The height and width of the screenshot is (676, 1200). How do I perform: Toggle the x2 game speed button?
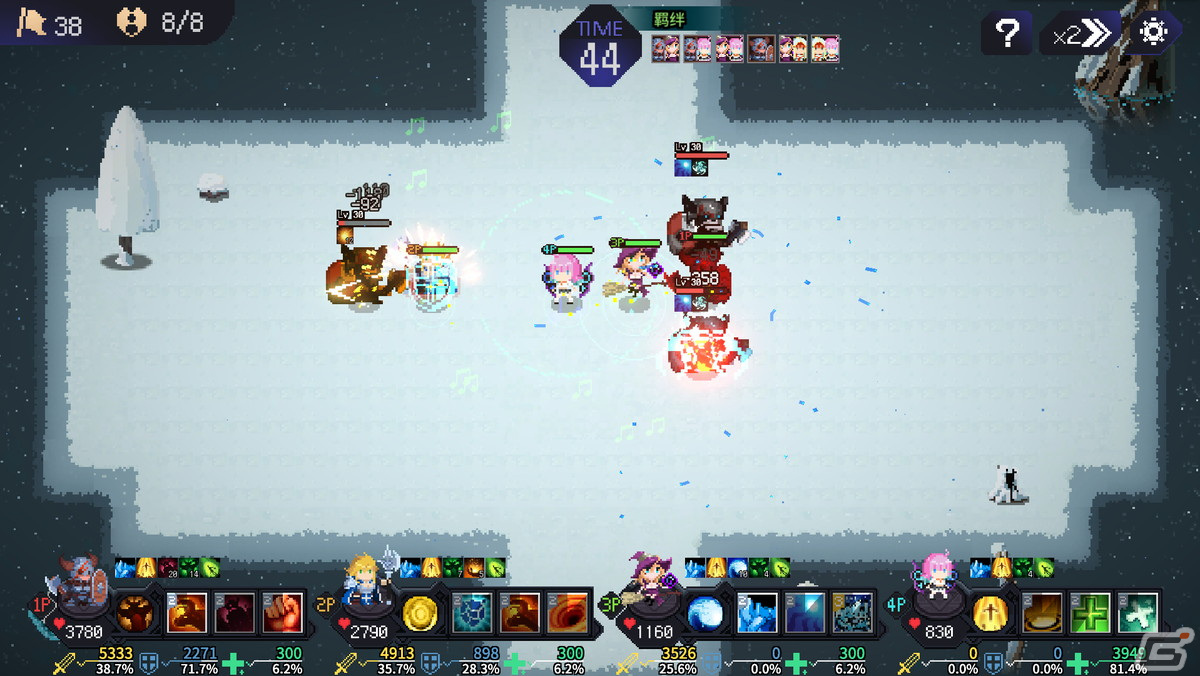pyautogui.click(x=1082, y=34)
